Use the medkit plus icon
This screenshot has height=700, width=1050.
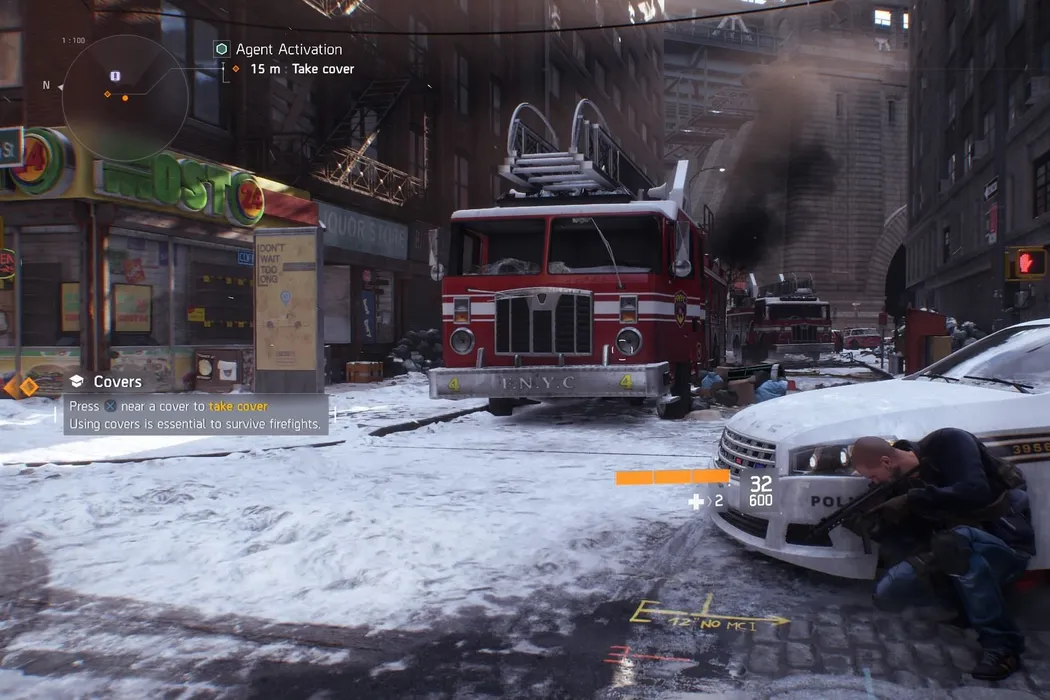coord(696,501)
